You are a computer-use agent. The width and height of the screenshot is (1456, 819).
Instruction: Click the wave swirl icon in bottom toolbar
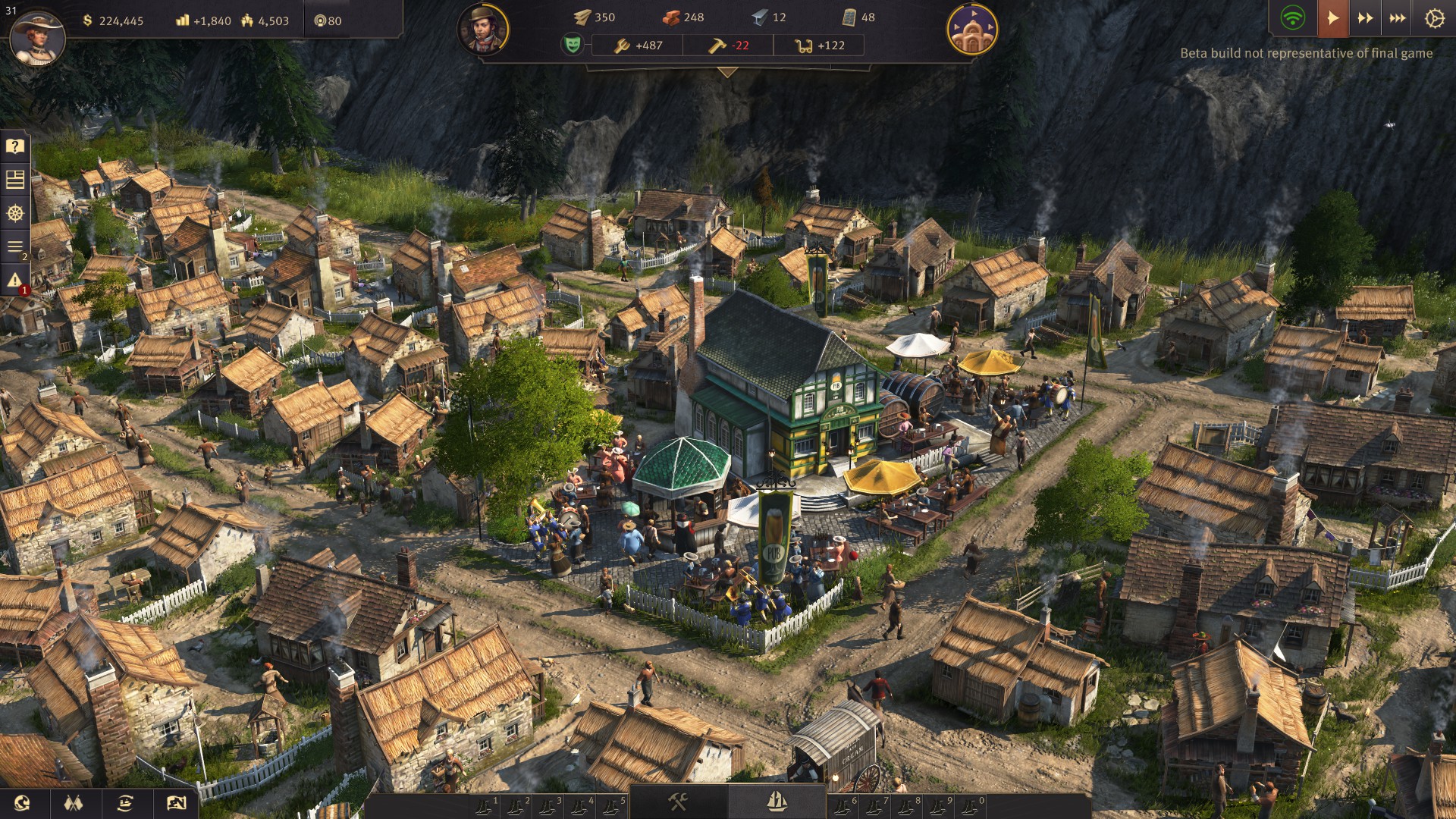click(x=22, y=803)
